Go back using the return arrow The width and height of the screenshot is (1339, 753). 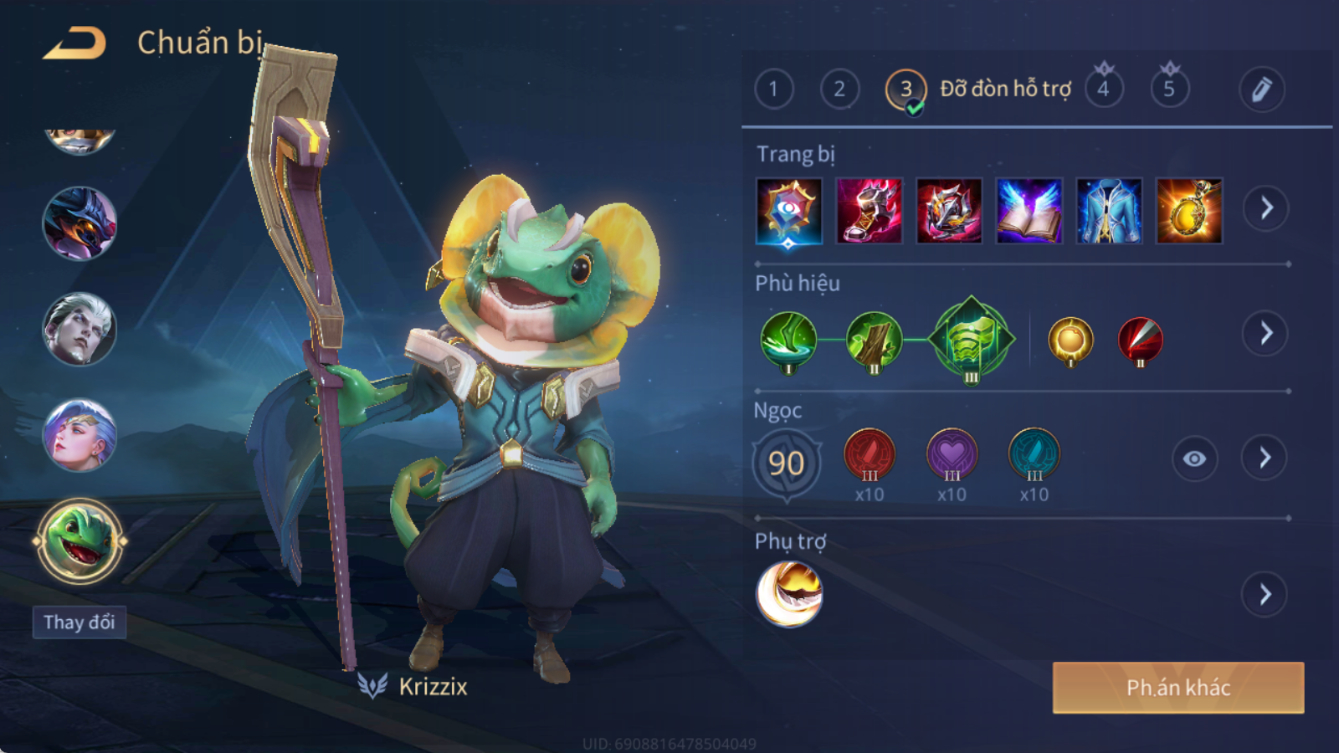click(x=75, y=43)
